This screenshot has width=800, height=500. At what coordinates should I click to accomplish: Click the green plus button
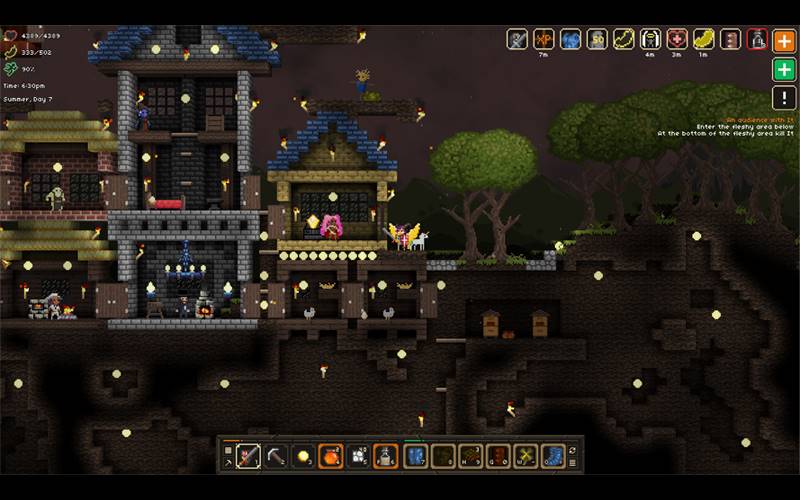tap(785, 70)
